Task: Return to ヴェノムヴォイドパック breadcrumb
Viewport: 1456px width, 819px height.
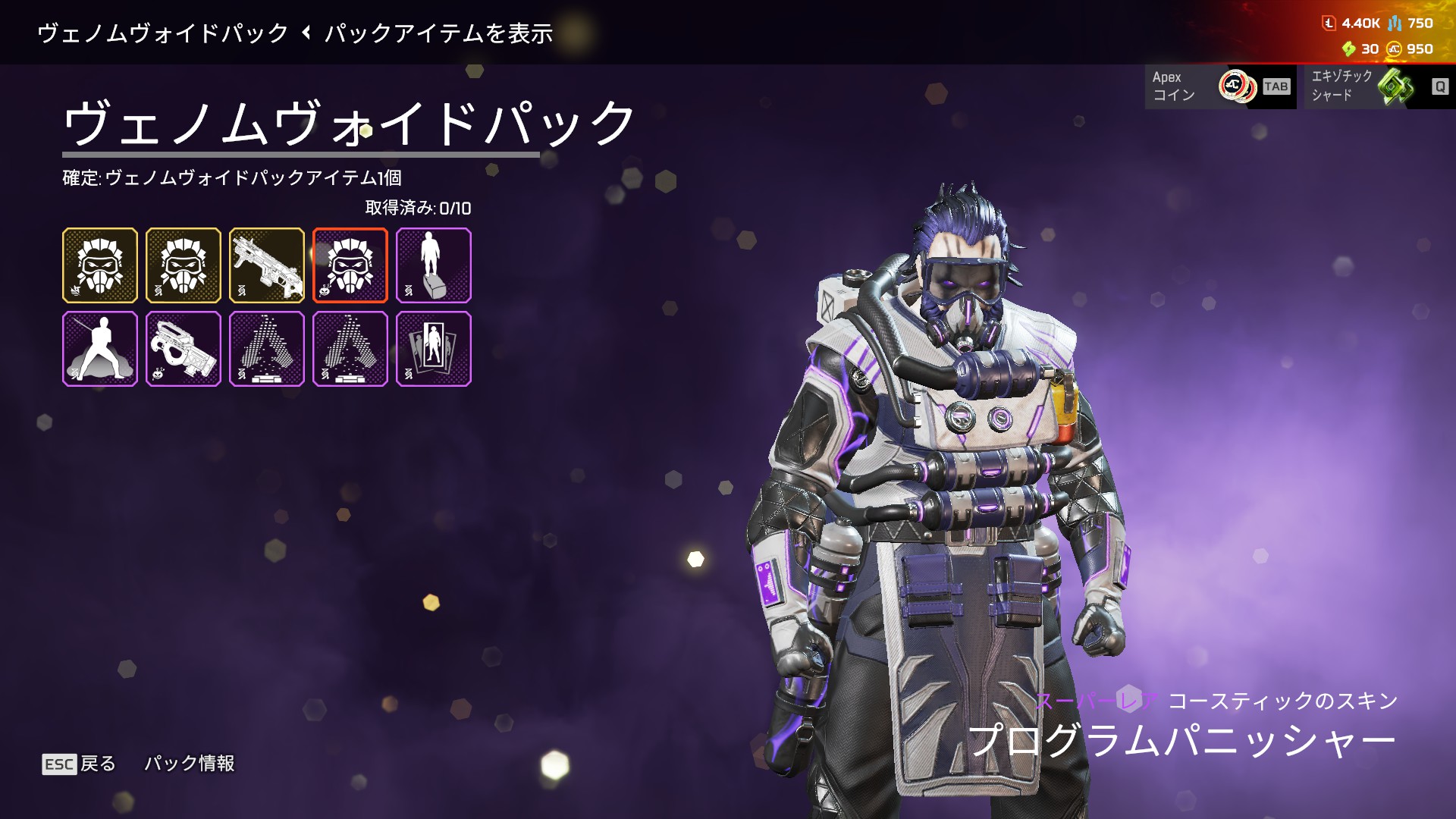Action: pyautogui.click(x=163, y=33)
